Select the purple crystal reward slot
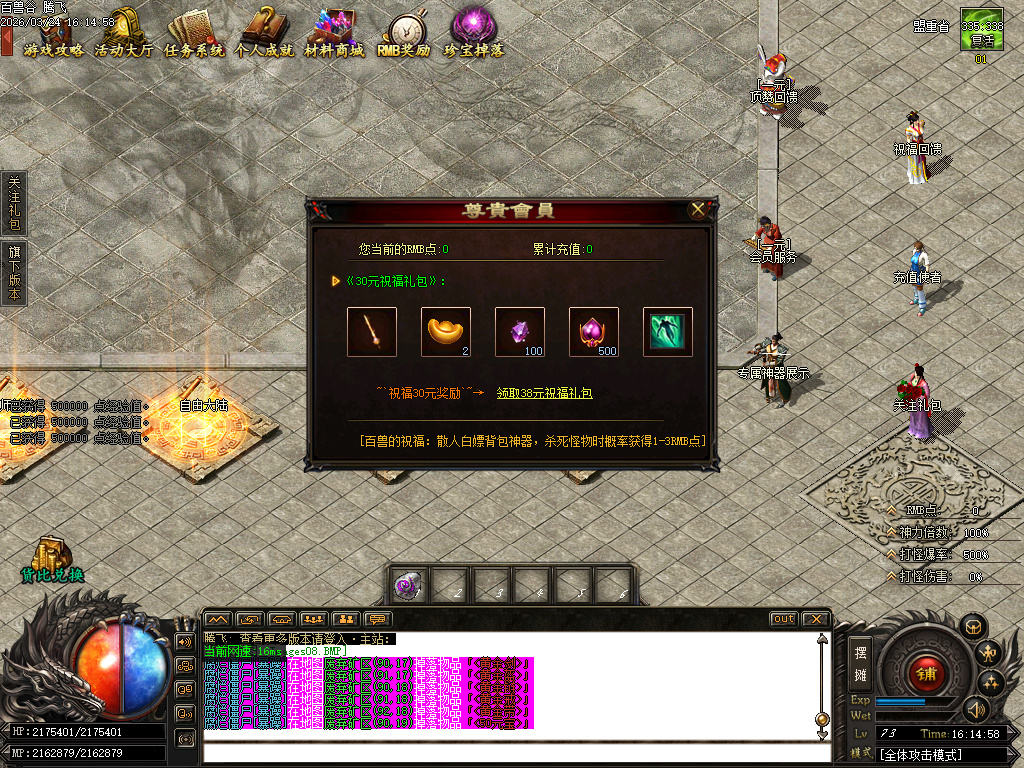Viewport: 1024px width, 768px height. (520, 332)
